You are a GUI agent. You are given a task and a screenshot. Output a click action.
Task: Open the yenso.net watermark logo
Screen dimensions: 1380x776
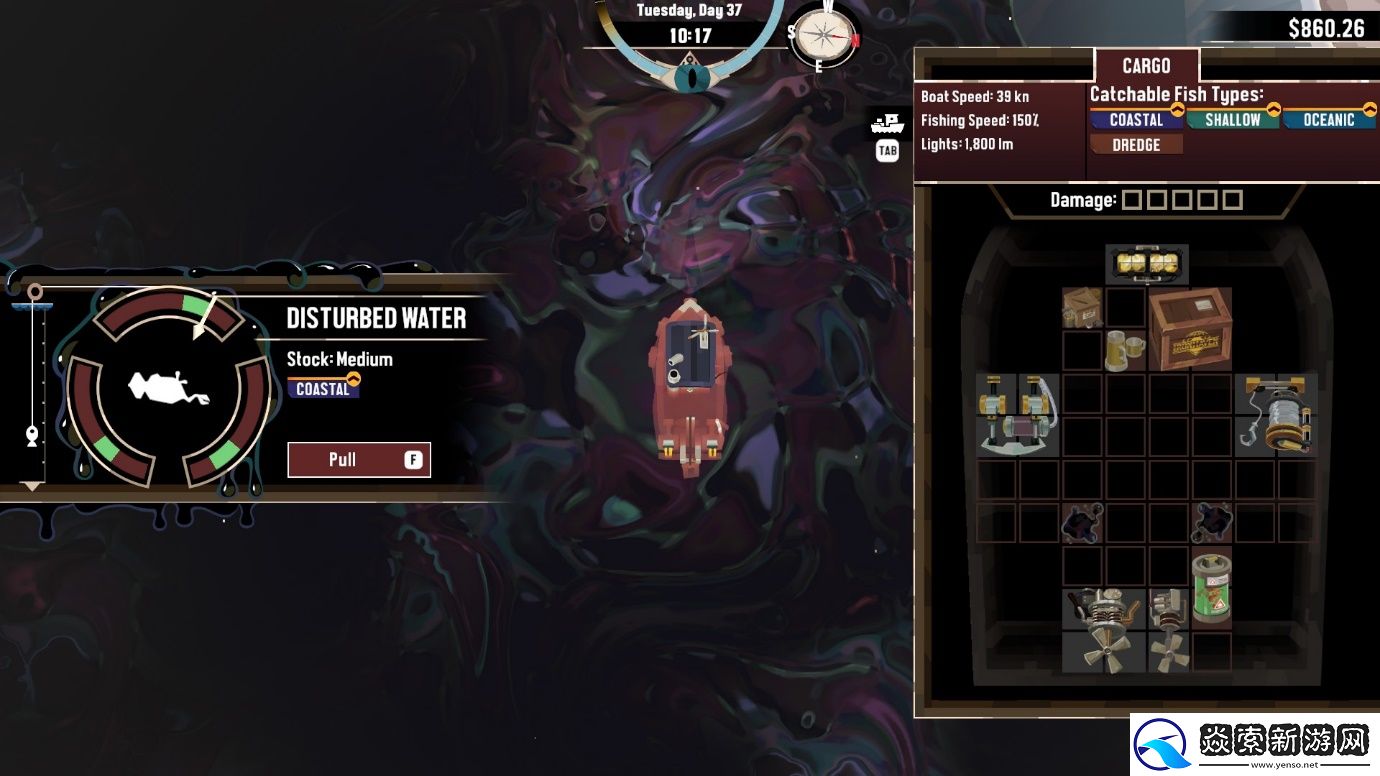coord(1254,745)
